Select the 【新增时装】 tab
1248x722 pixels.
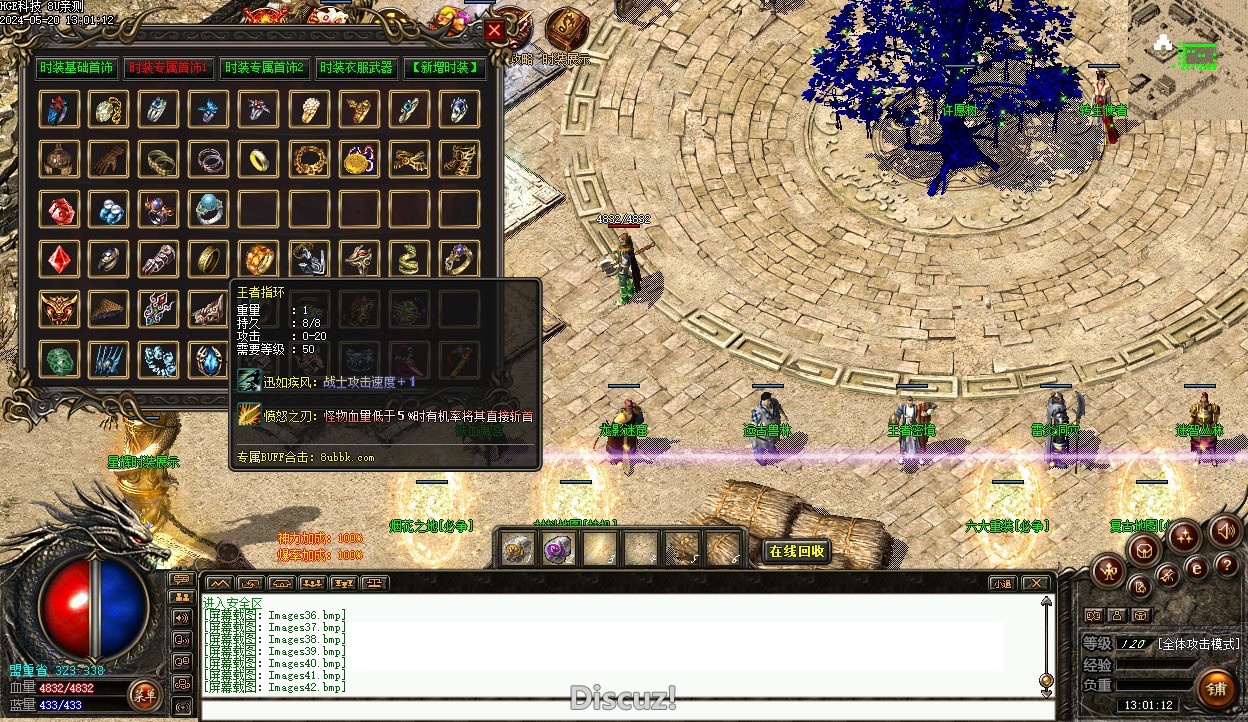coord(445,68)
